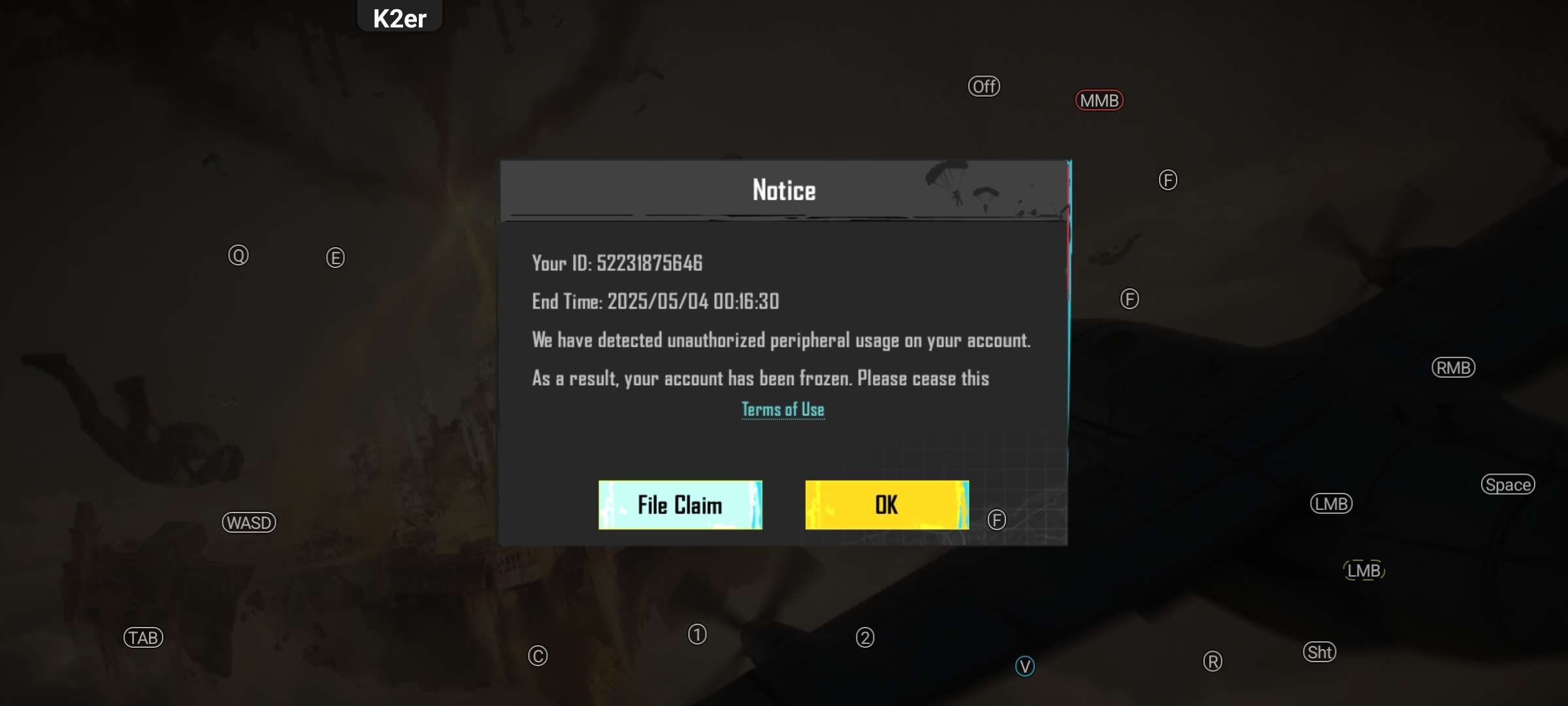
Task: Click the RMB aim binding badge
Action: click(1452, 367)
